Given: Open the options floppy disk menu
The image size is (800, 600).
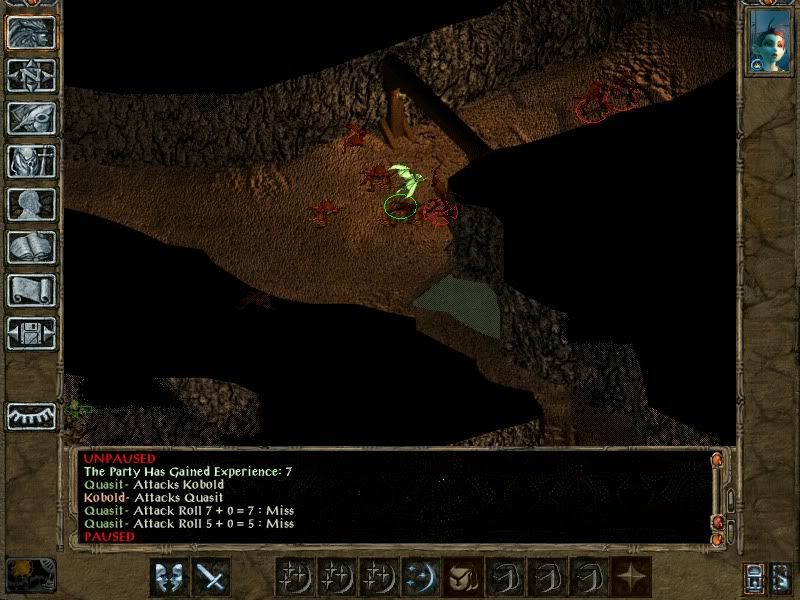Looking at the screenshot, I should [31, 333].
